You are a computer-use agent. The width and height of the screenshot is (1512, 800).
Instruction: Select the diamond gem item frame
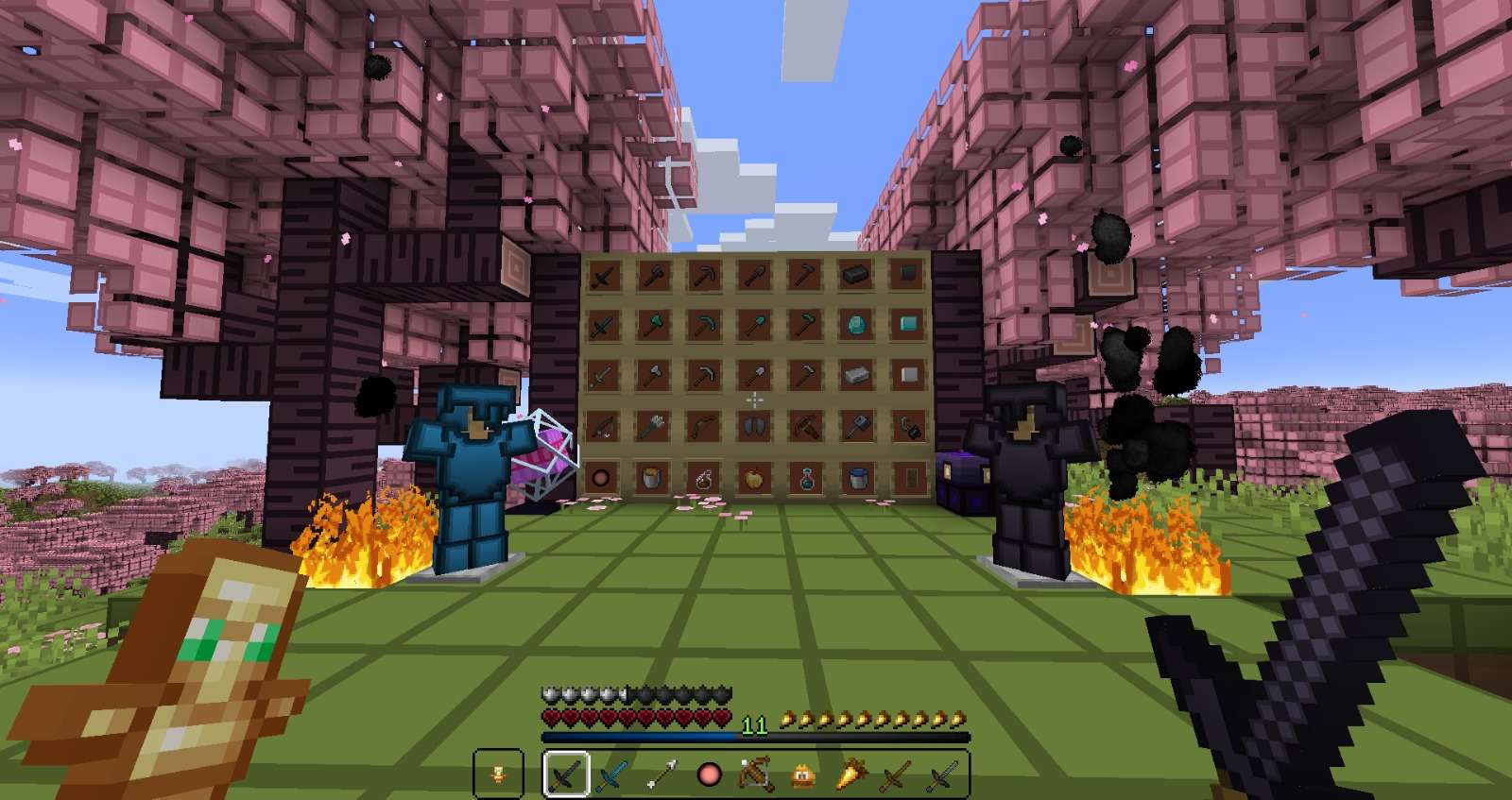click(x=855, y=324)
